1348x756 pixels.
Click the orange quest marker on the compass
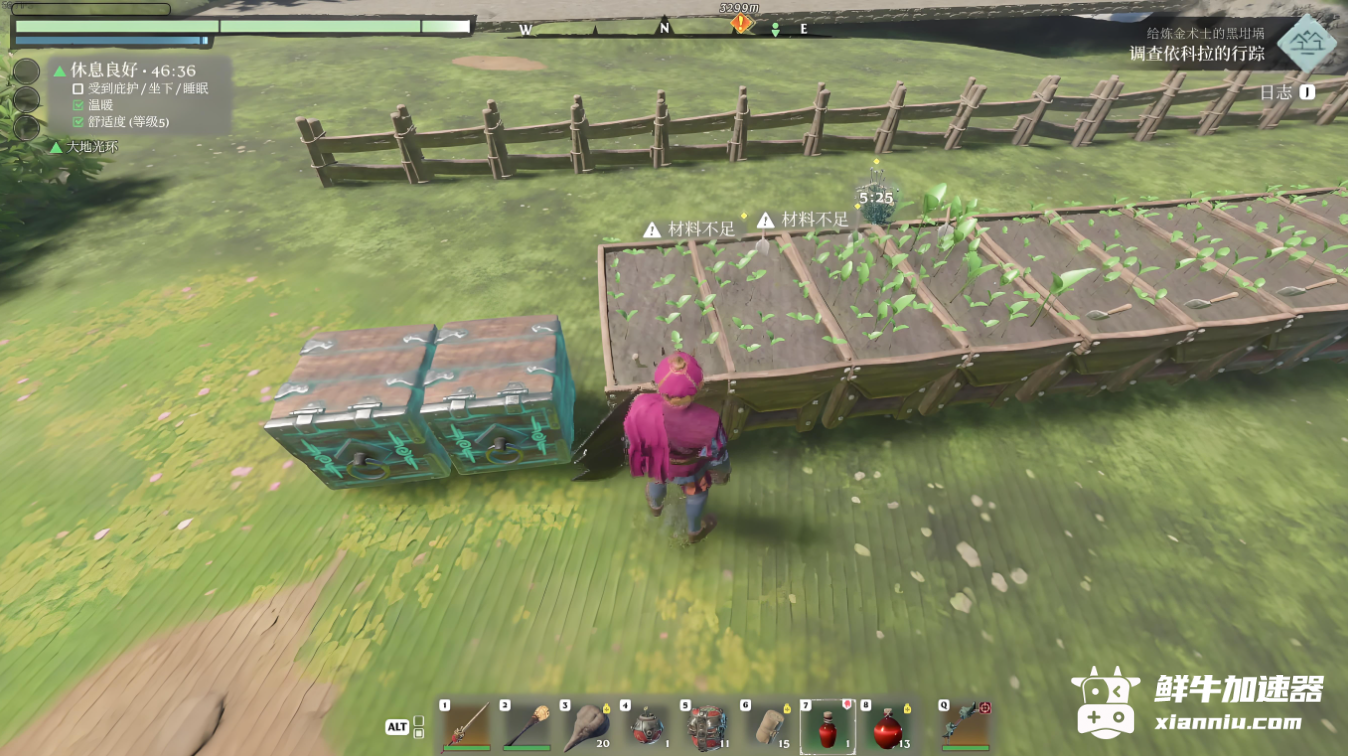[x=740, y=23]
